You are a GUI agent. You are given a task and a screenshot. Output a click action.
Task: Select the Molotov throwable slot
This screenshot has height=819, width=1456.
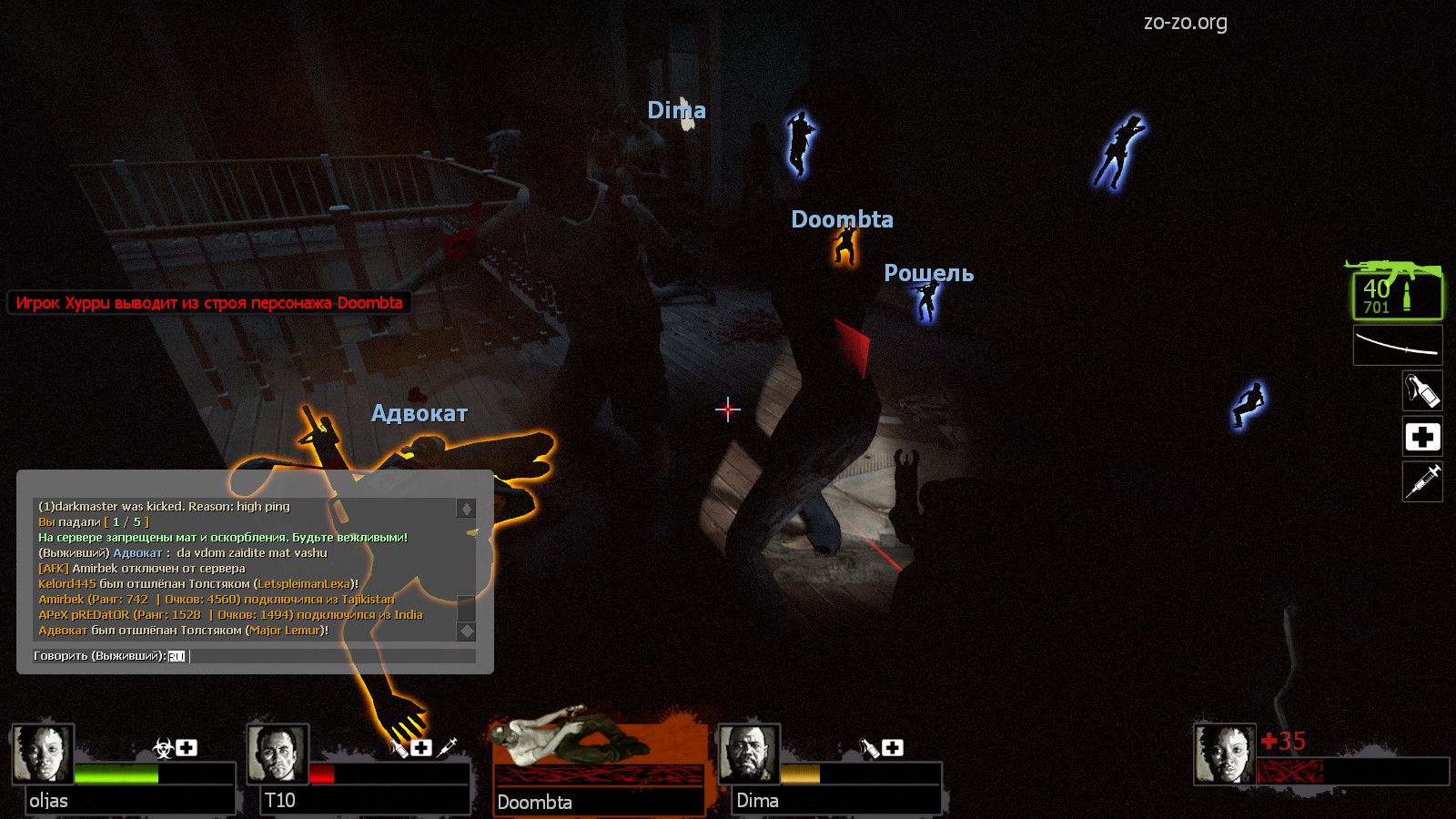coord(1422,391)
